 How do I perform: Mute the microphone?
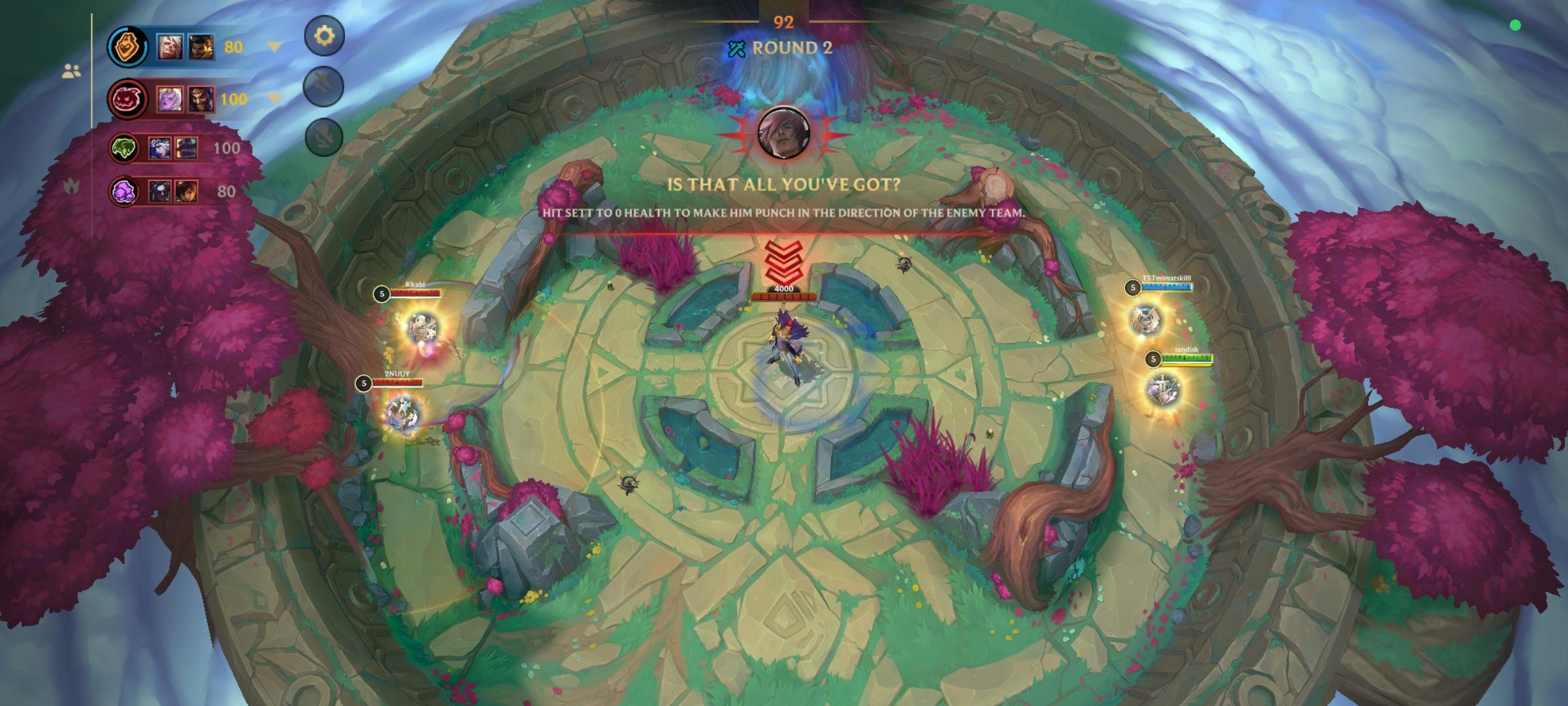(323, 136)
